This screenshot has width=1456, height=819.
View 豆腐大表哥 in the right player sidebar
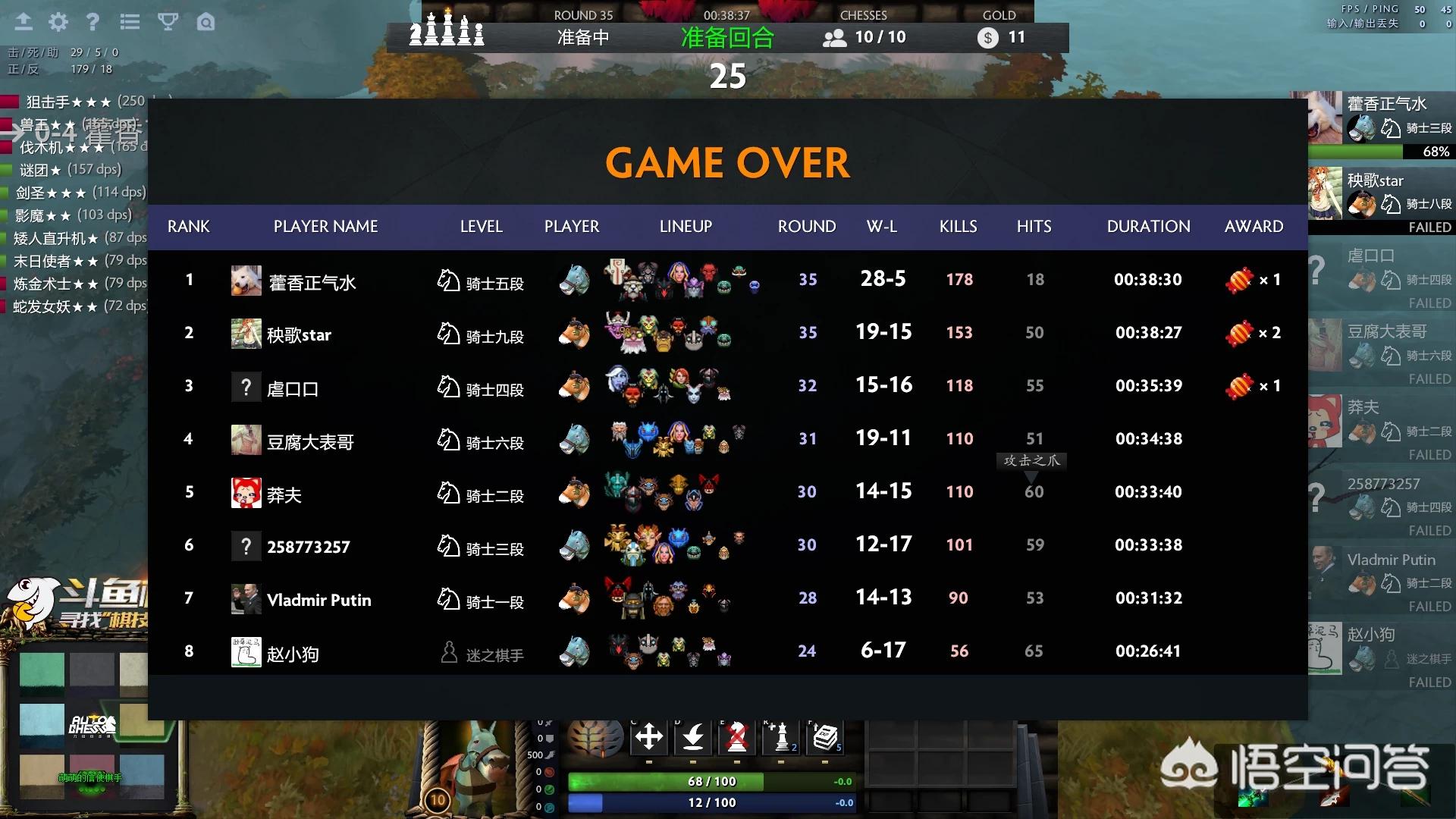(x=1386, y=331)
